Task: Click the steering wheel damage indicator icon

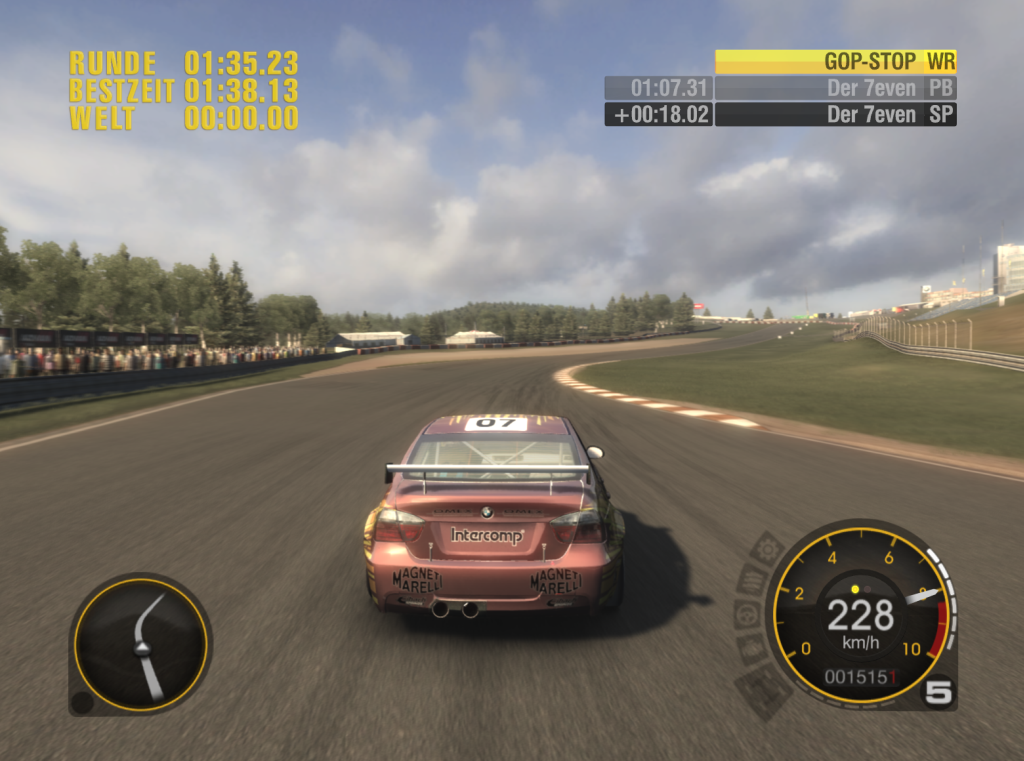Action: (x=747, y=613)
